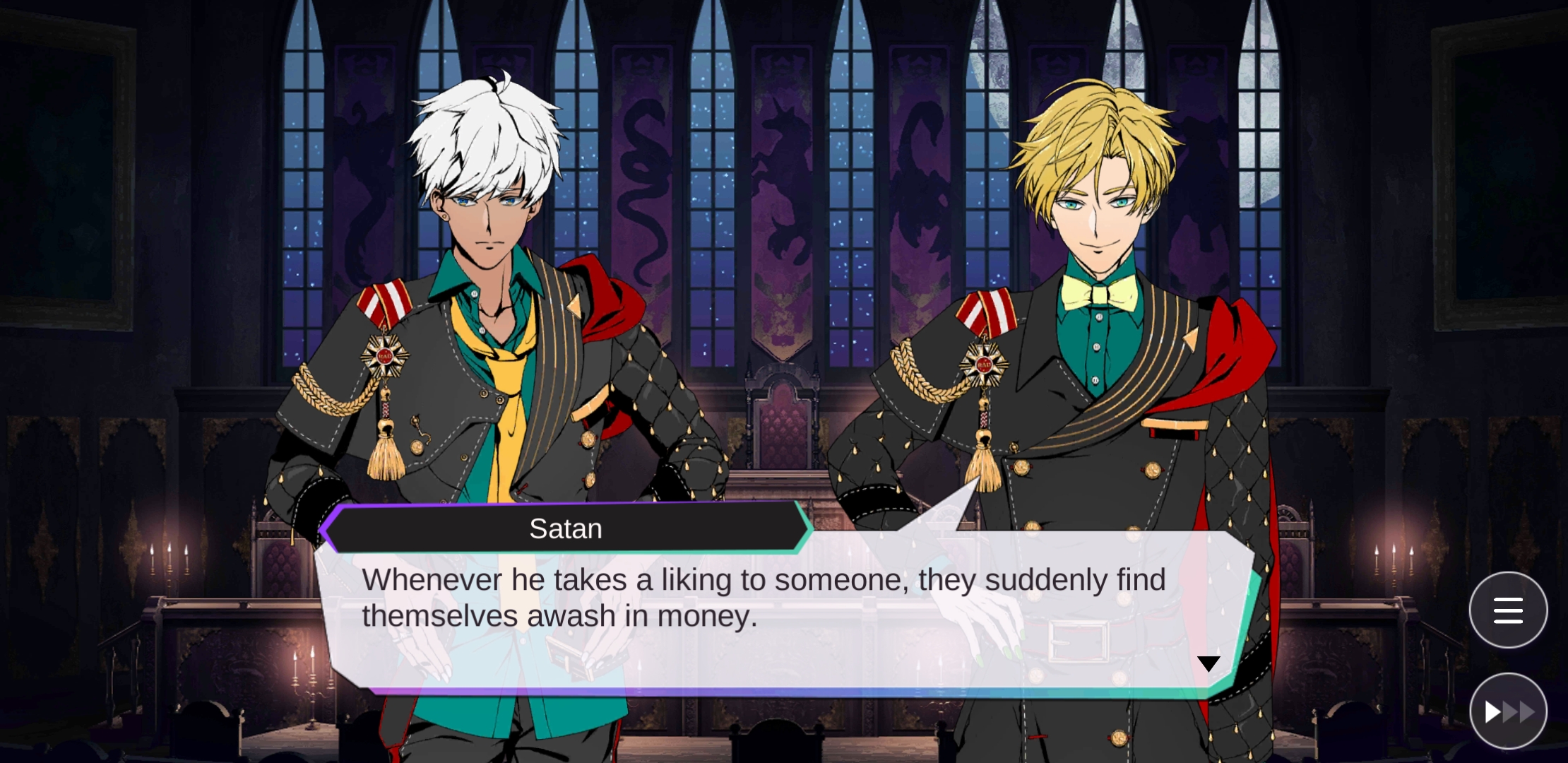Screen dimensions: 1568x763
Task: Open the hamburger menu button
Action: (1508, 610)
